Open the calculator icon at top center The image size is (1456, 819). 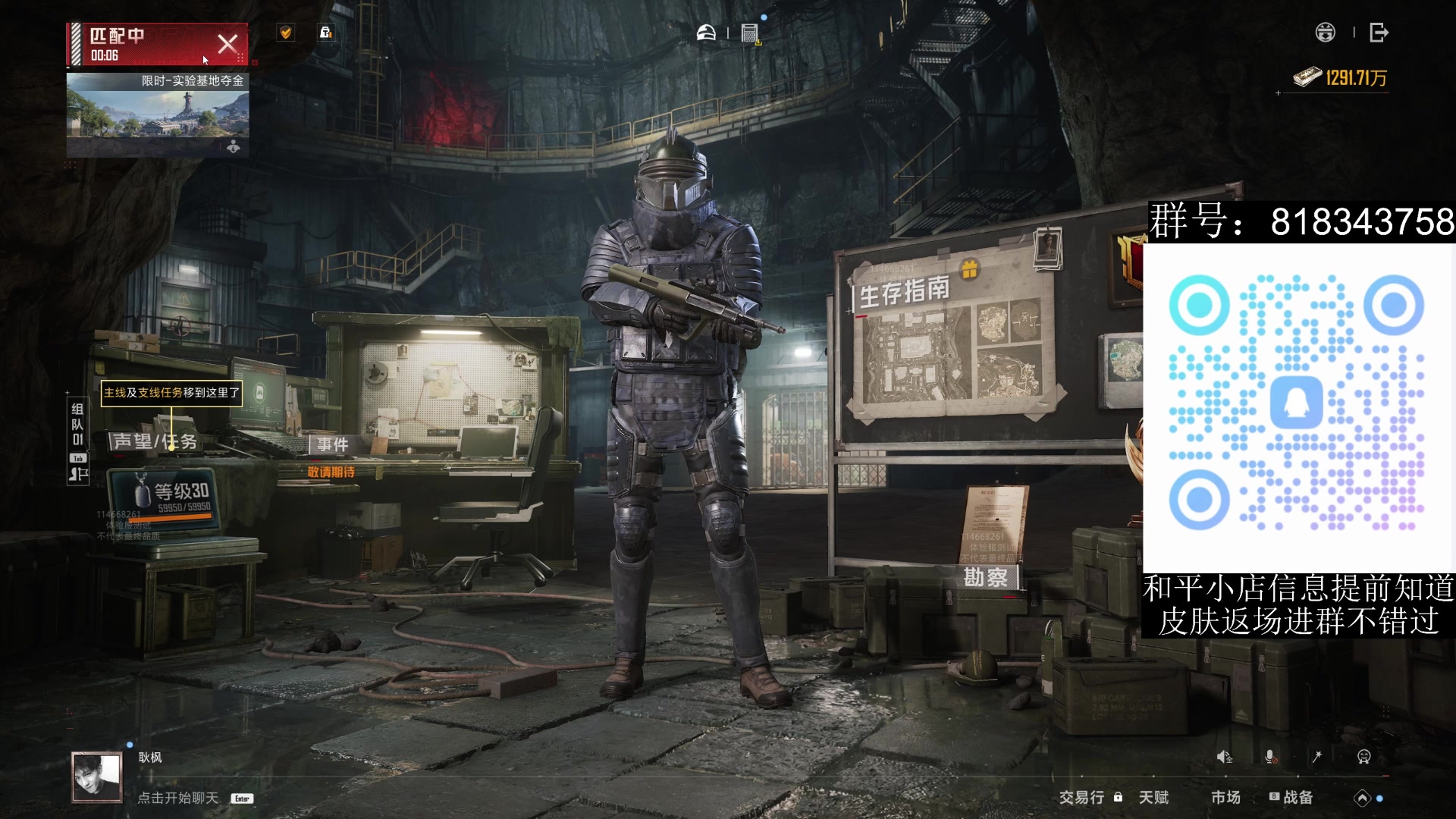750,33
